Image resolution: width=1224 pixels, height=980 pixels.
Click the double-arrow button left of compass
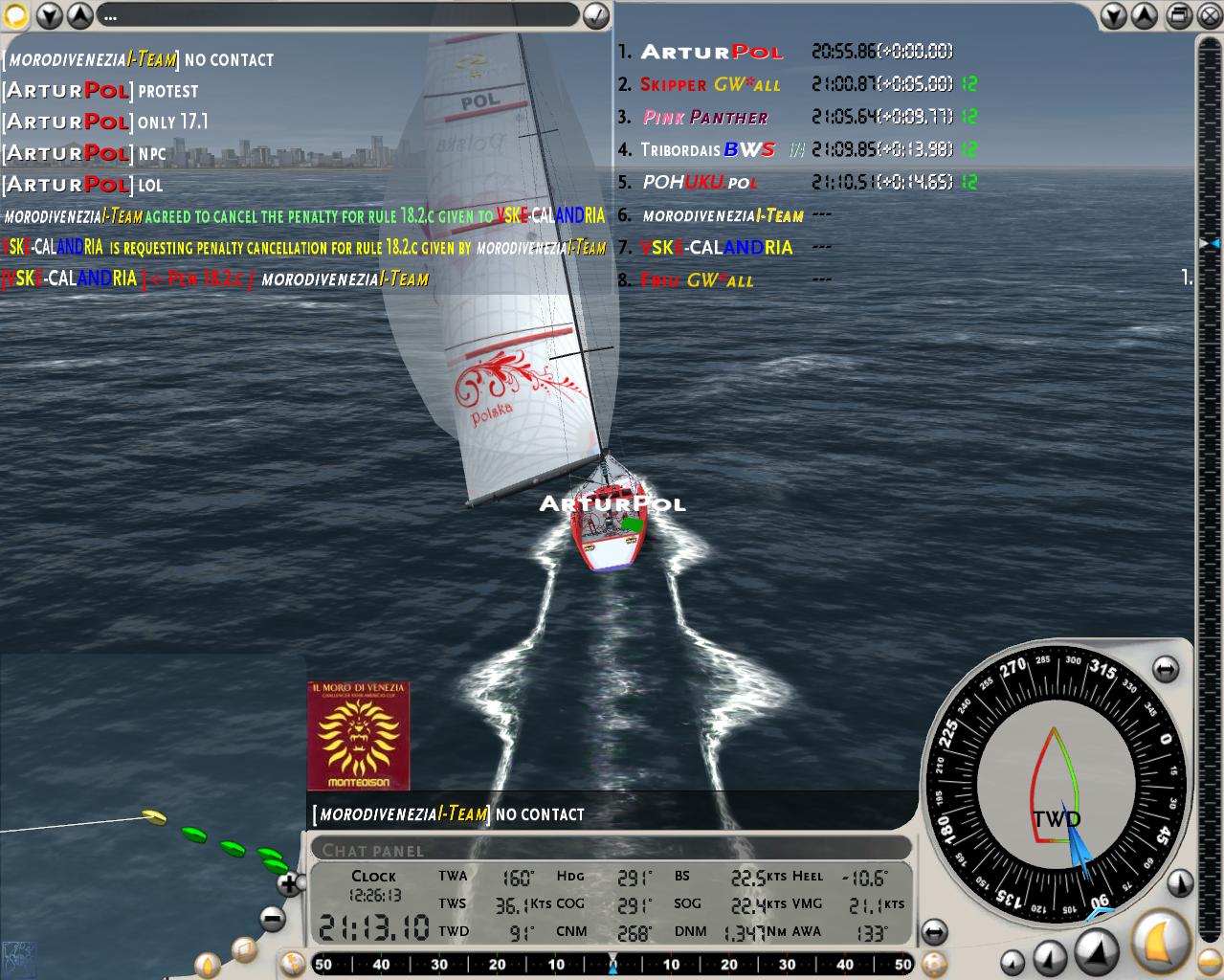(x=934, y=931)
